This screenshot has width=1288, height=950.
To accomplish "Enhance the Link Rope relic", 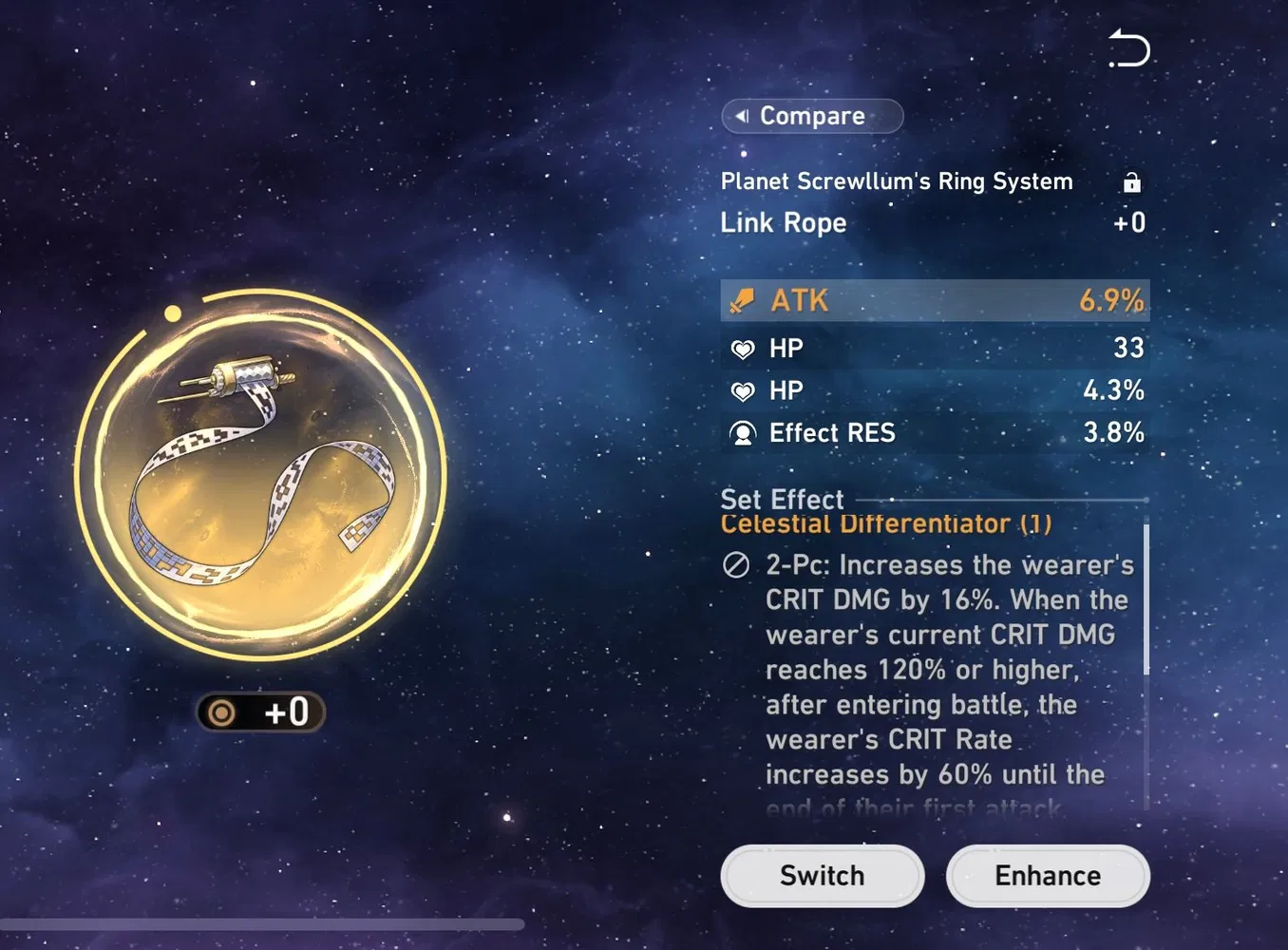I will click(x=1048, y=876).
